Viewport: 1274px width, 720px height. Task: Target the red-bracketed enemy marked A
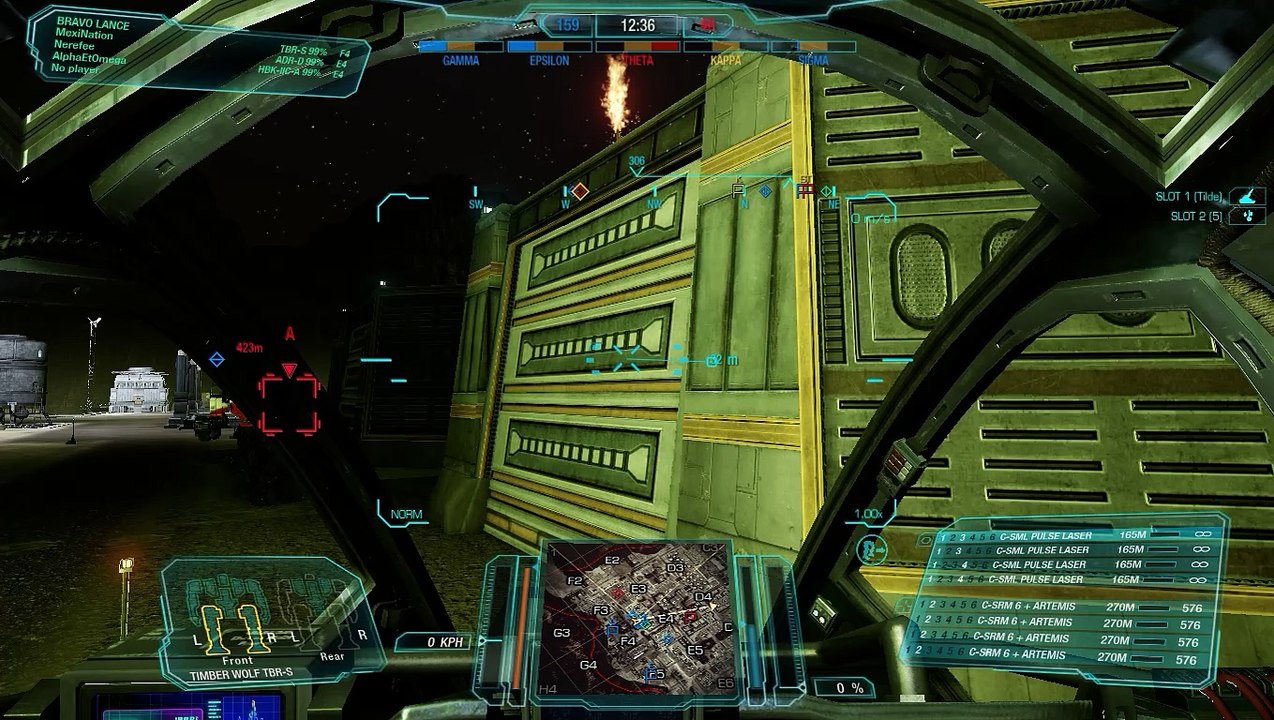coord(289,403)
